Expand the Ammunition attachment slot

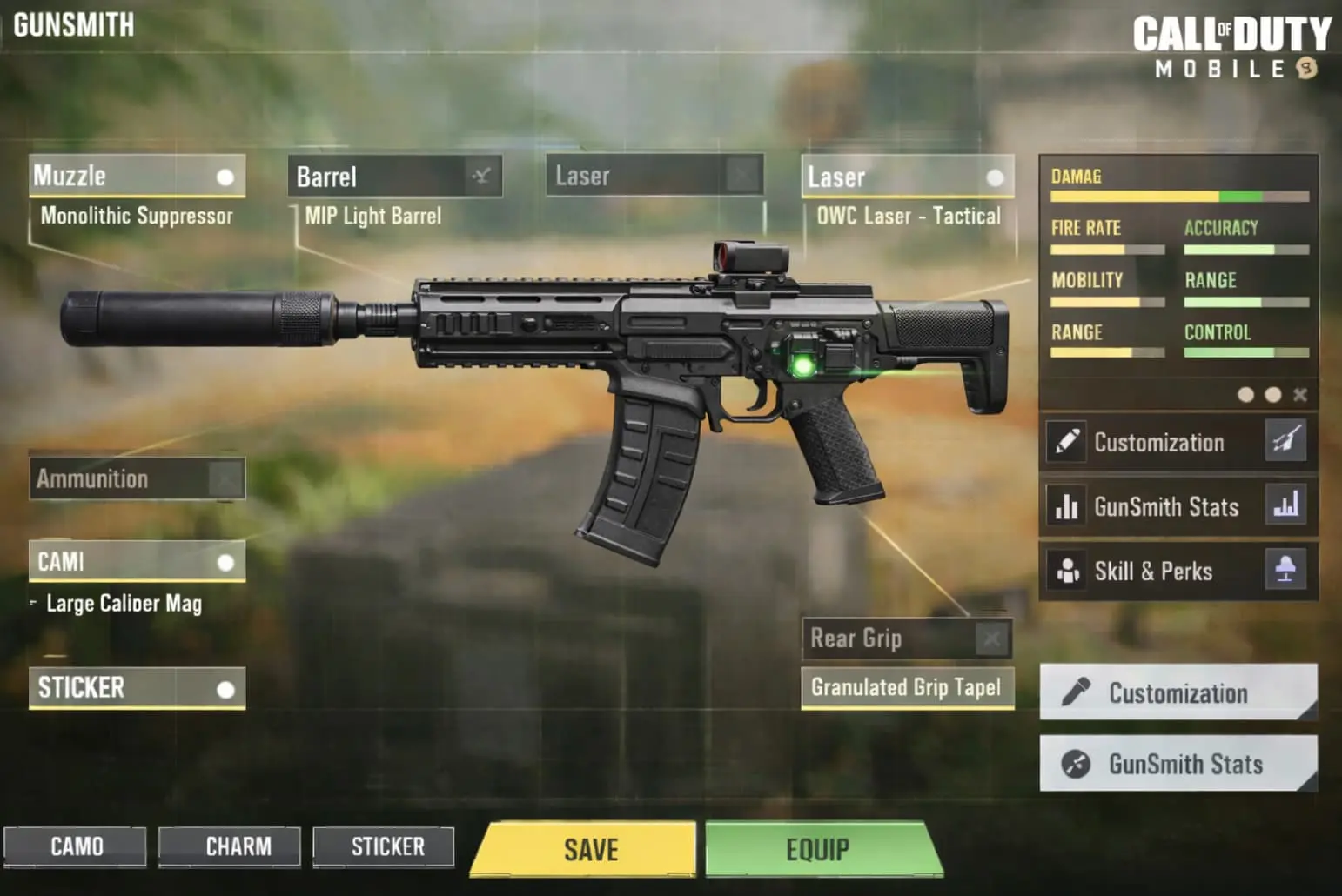click(x=136, y=478)
